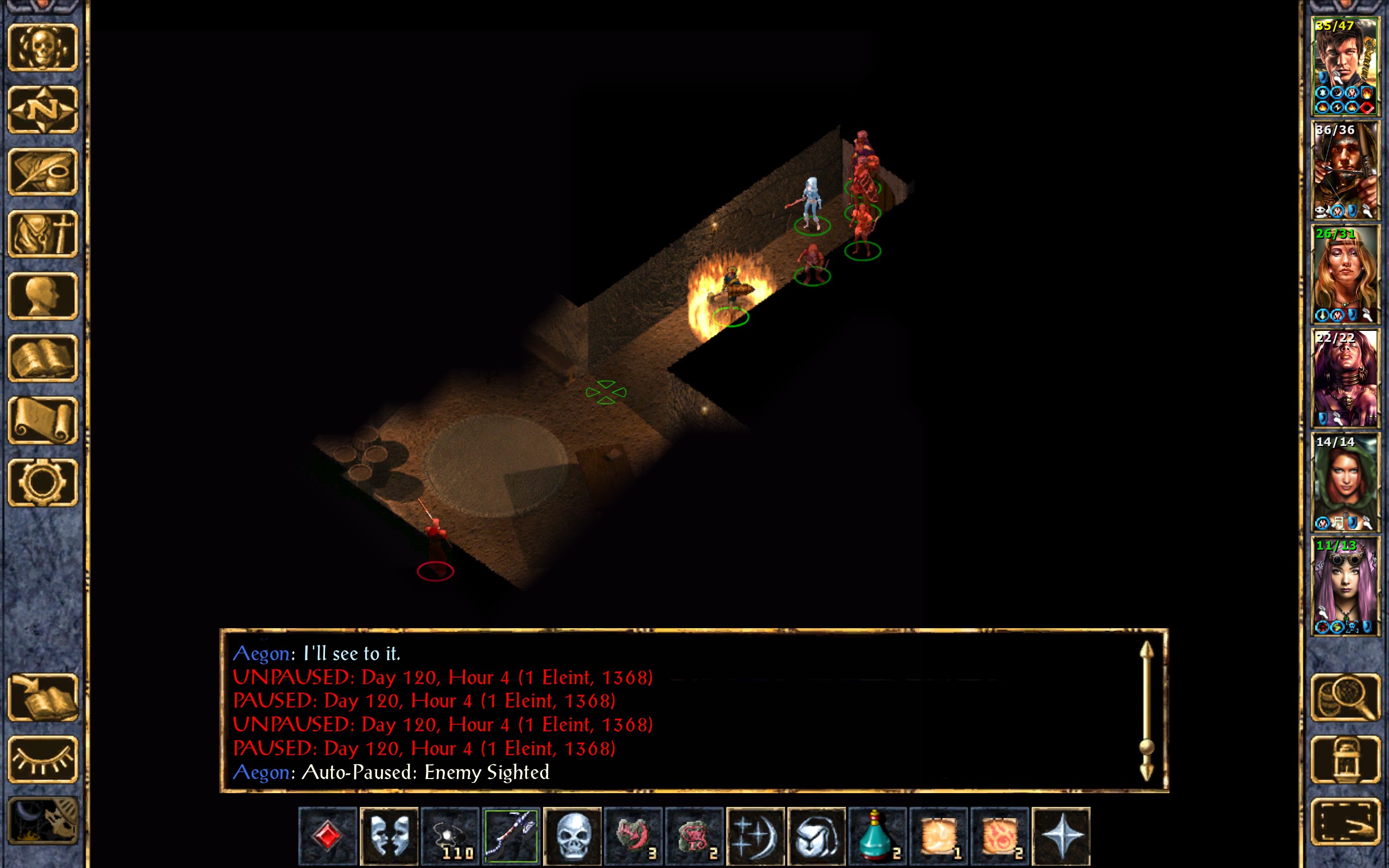Click the dialogue log scrollbar knob
The image size is (1389, 868).
pyautogui.click(x=1146, y=747)
